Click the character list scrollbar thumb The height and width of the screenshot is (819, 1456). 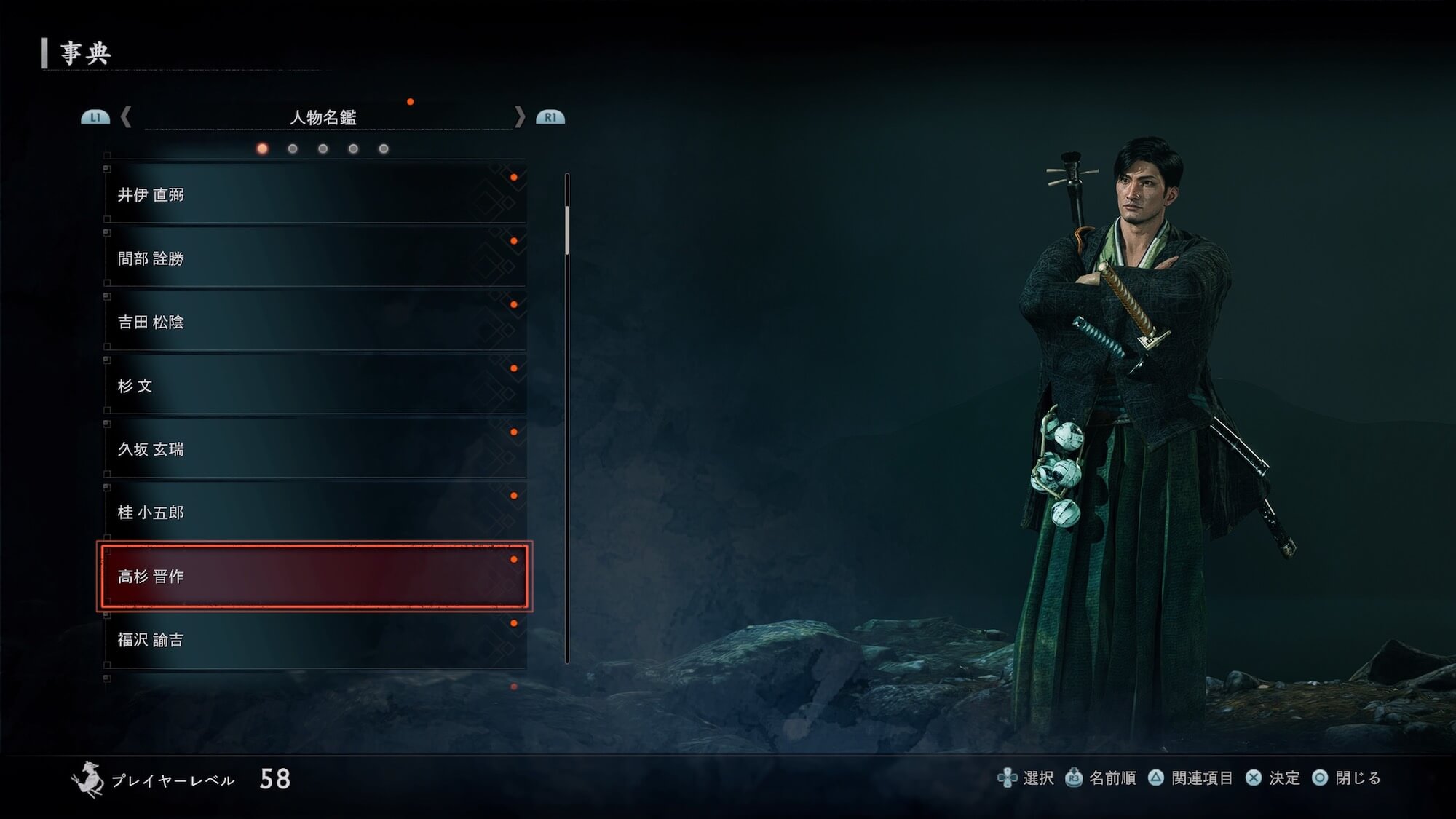click(567, 229)
